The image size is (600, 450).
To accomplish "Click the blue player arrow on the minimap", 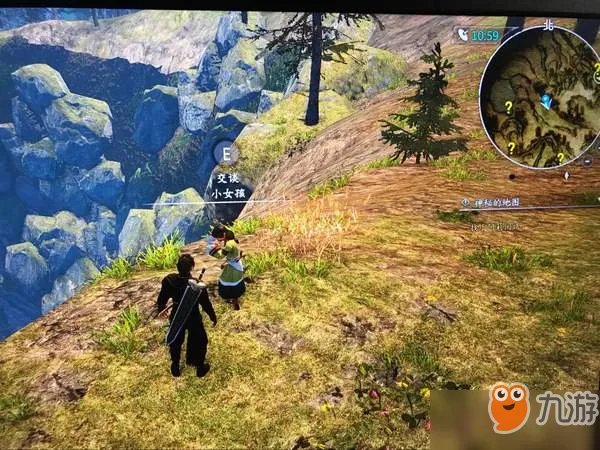I will 546,101.
